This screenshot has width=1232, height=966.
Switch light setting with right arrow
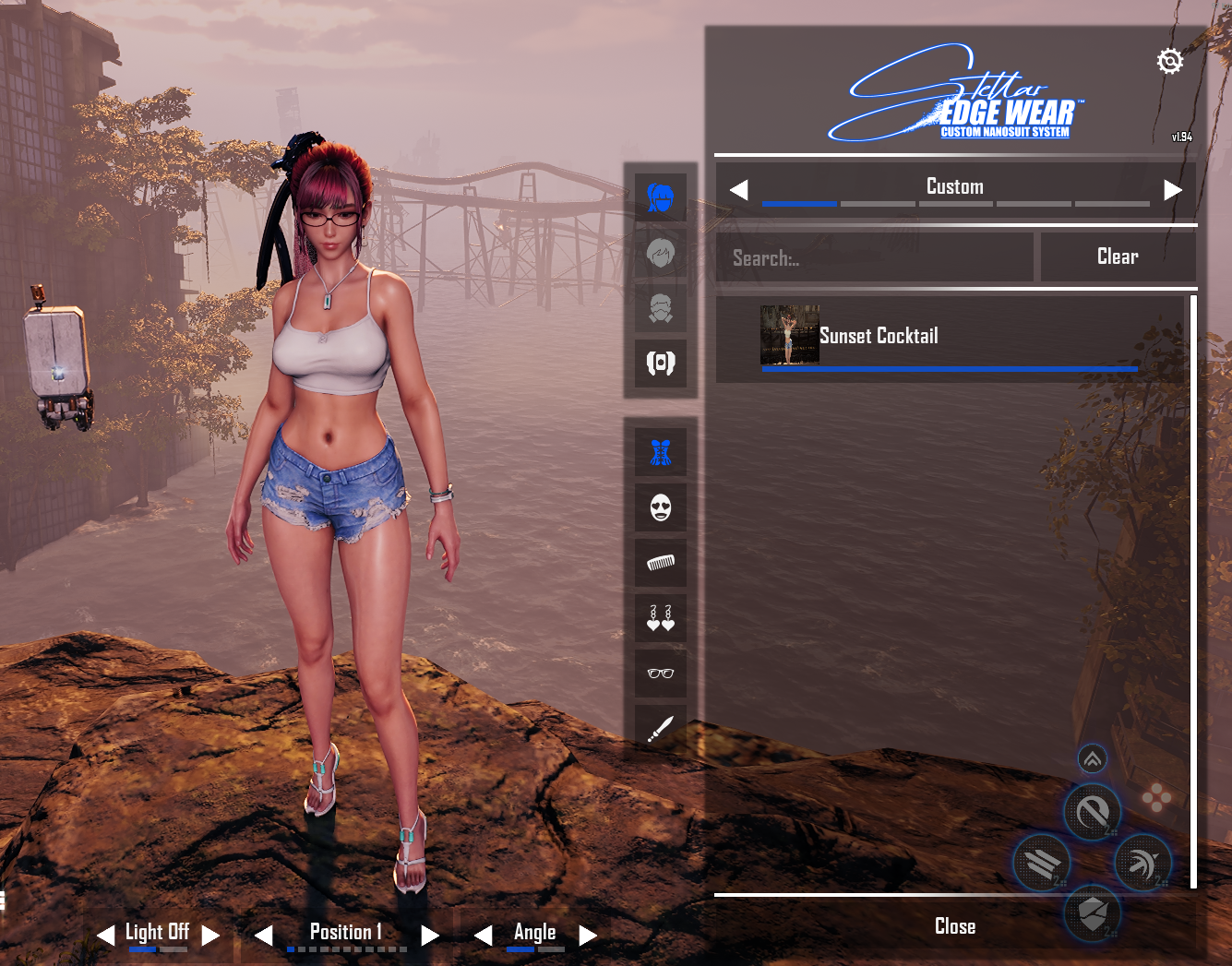click(210, 936)
